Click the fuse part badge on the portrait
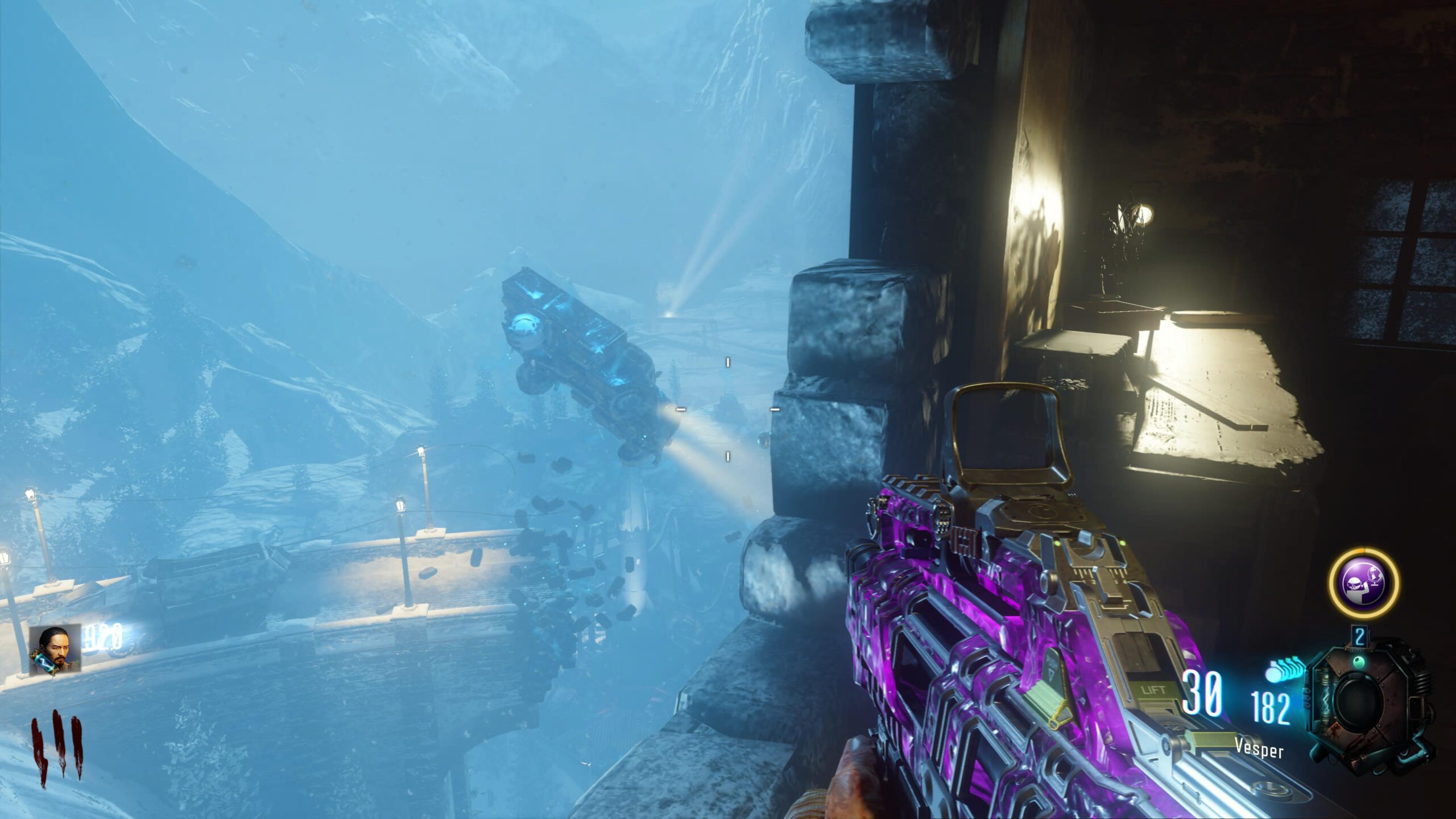Viewport: 1456px width, 819px height. [44, 664]
